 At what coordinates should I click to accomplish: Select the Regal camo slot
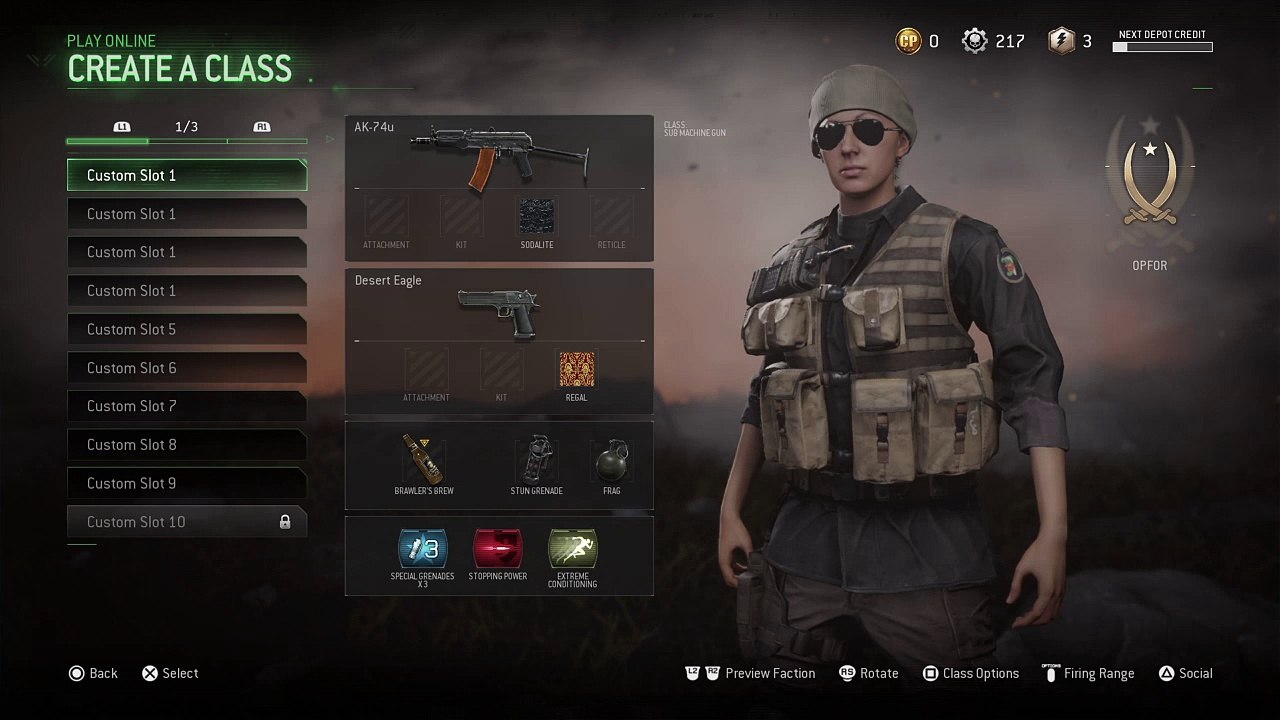click(577, 370)
